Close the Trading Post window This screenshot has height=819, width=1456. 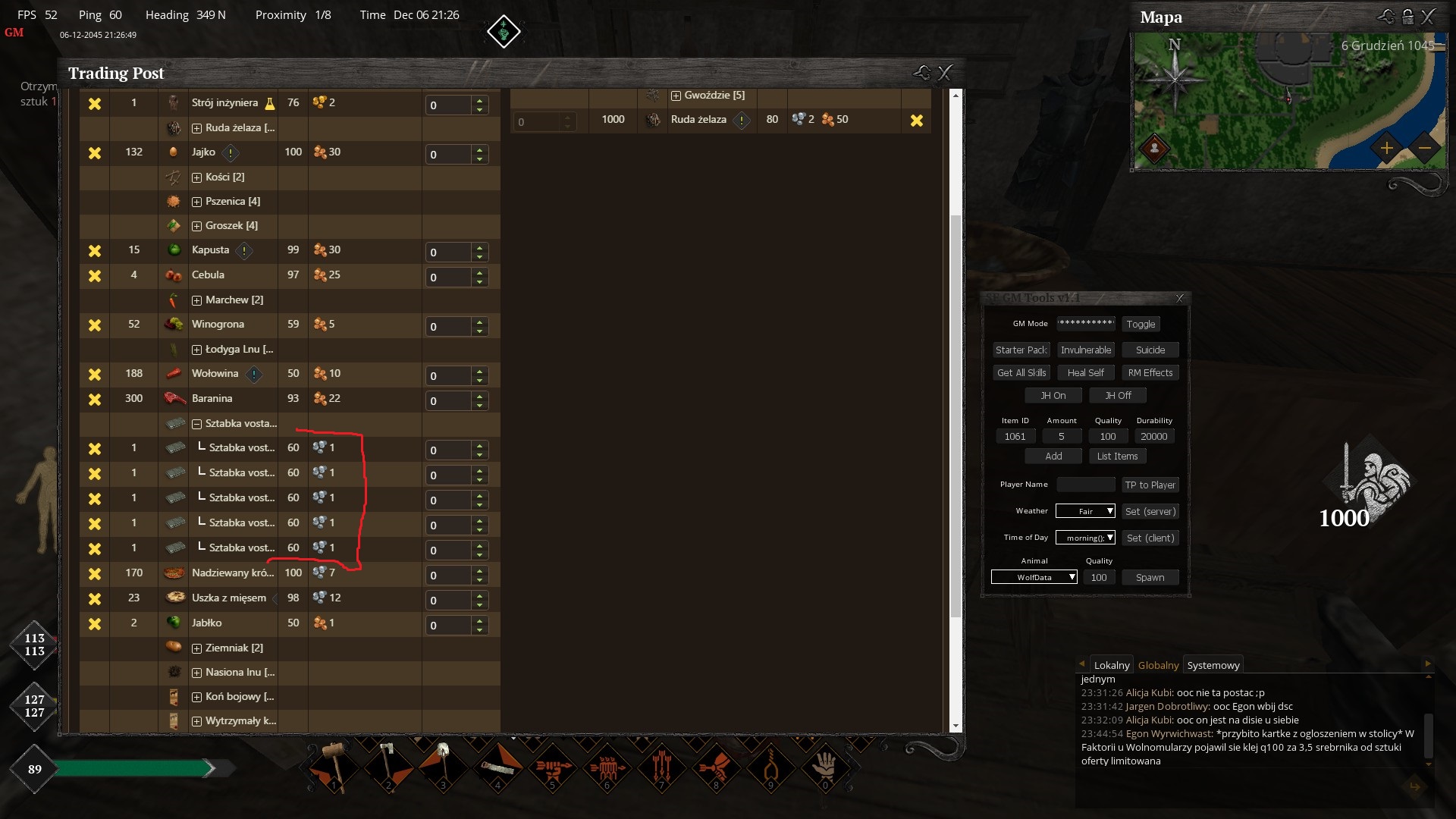(945, 73)
